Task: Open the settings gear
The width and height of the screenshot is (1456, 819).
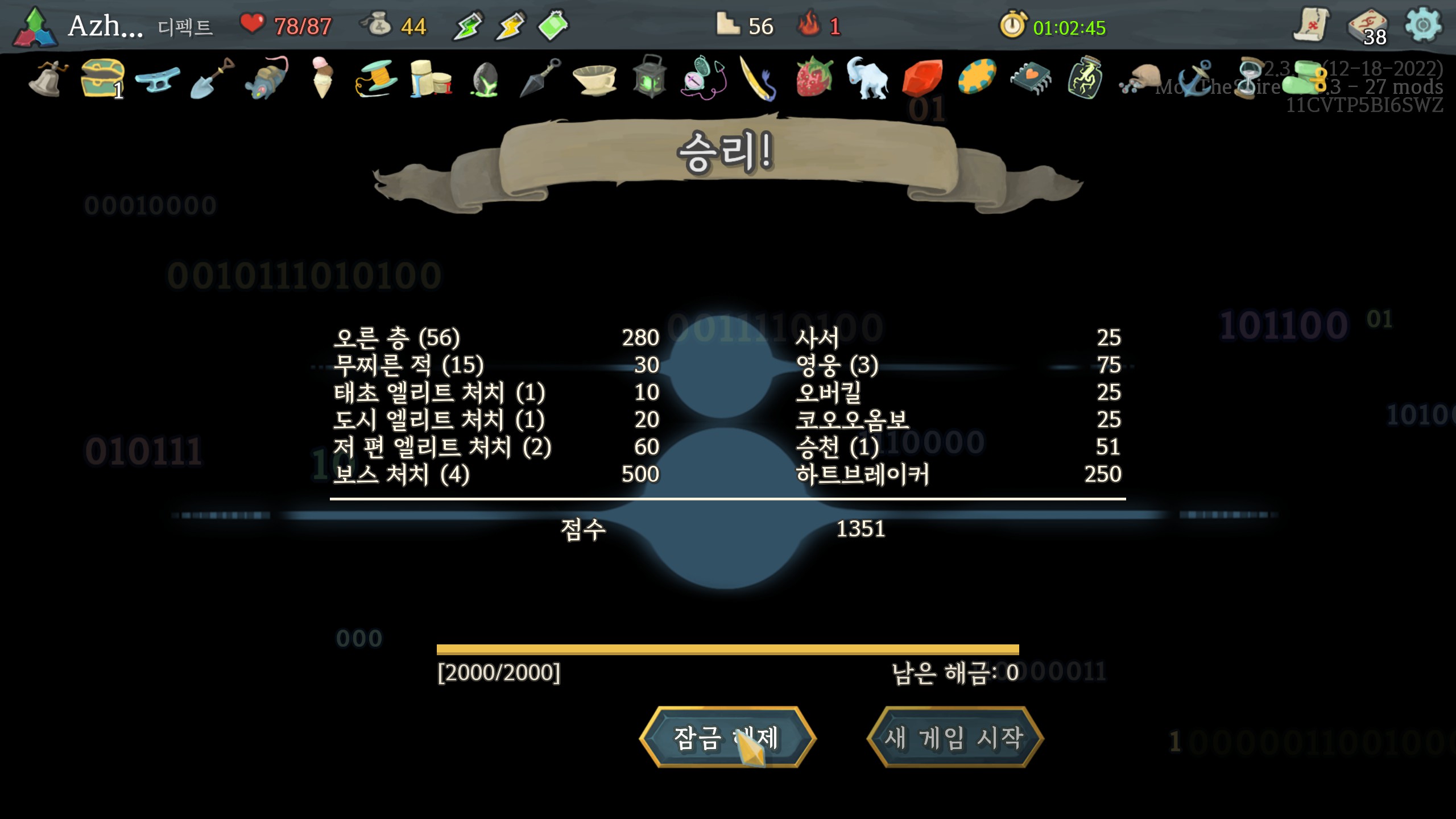Action: tap(1422, 25)
